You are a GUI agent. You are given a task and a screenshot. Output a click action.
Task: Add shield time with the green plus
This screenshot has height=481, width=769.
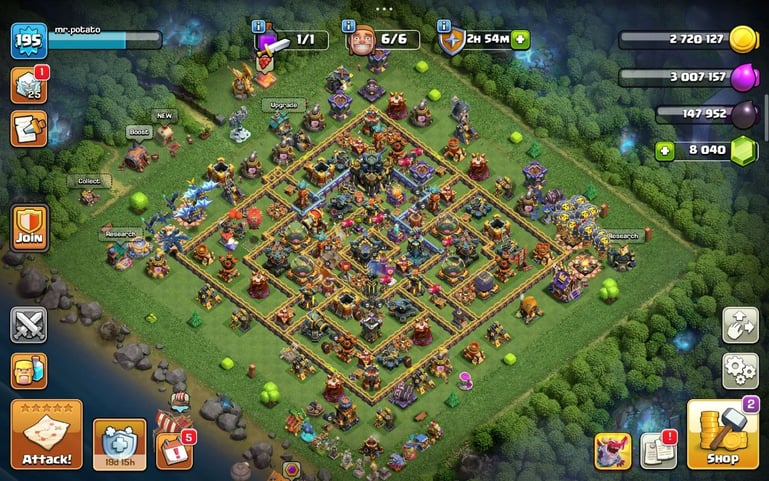[521, 40]
